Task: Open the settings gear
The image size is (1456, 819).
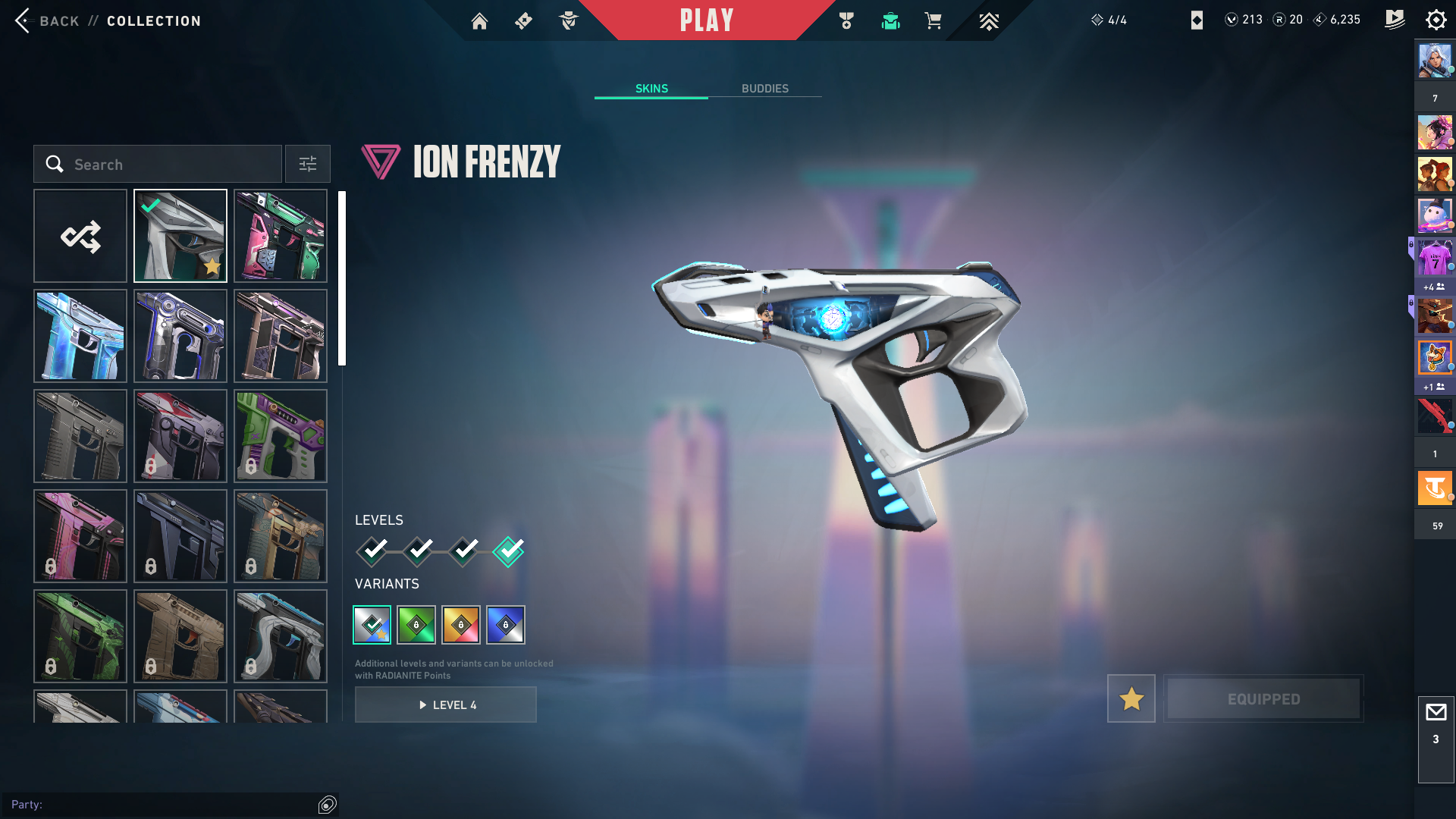Action: [1436, 20]
